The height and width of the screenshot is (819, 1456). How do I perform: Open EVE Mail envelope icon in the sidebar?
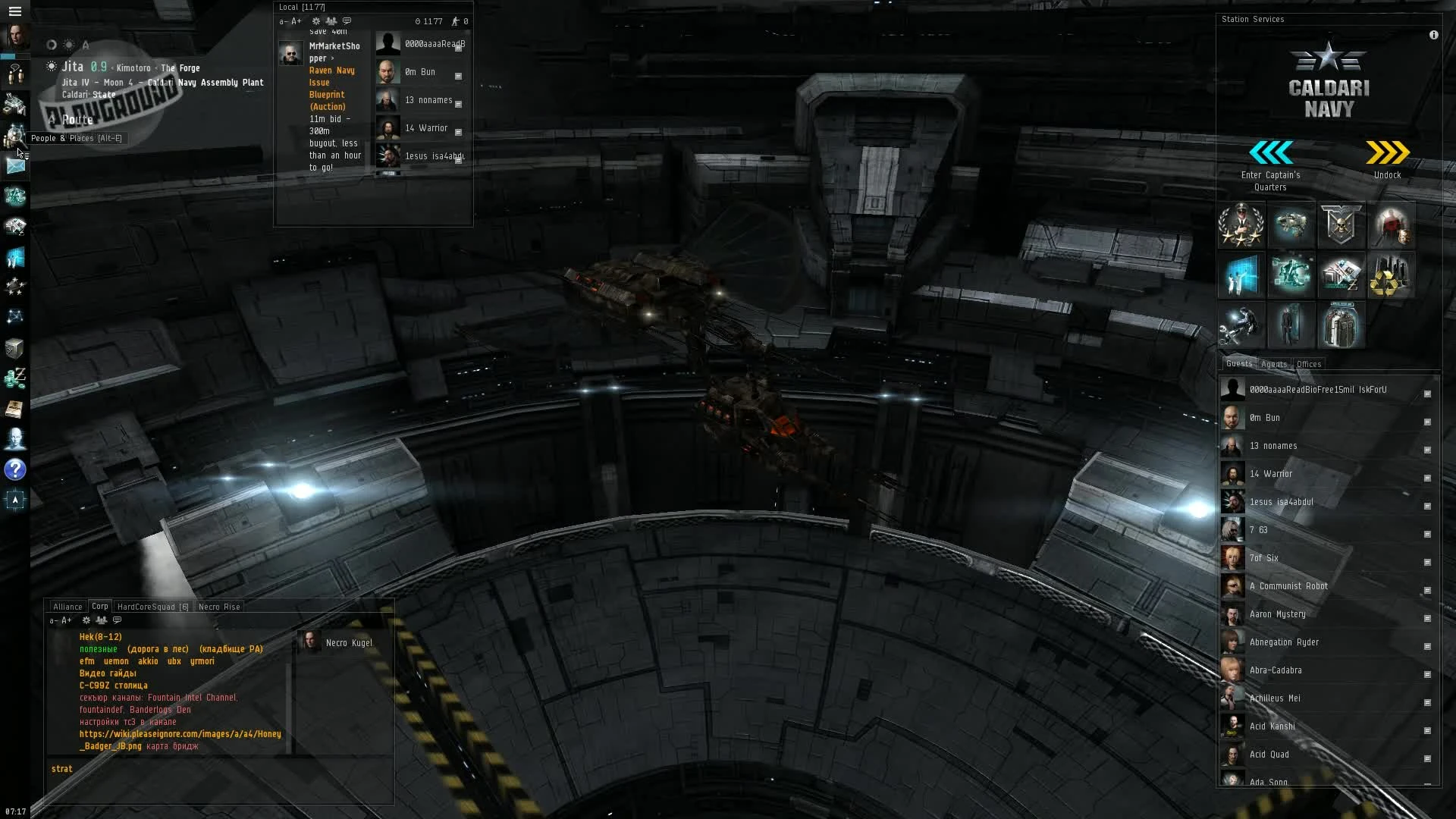tap(15, 165)
